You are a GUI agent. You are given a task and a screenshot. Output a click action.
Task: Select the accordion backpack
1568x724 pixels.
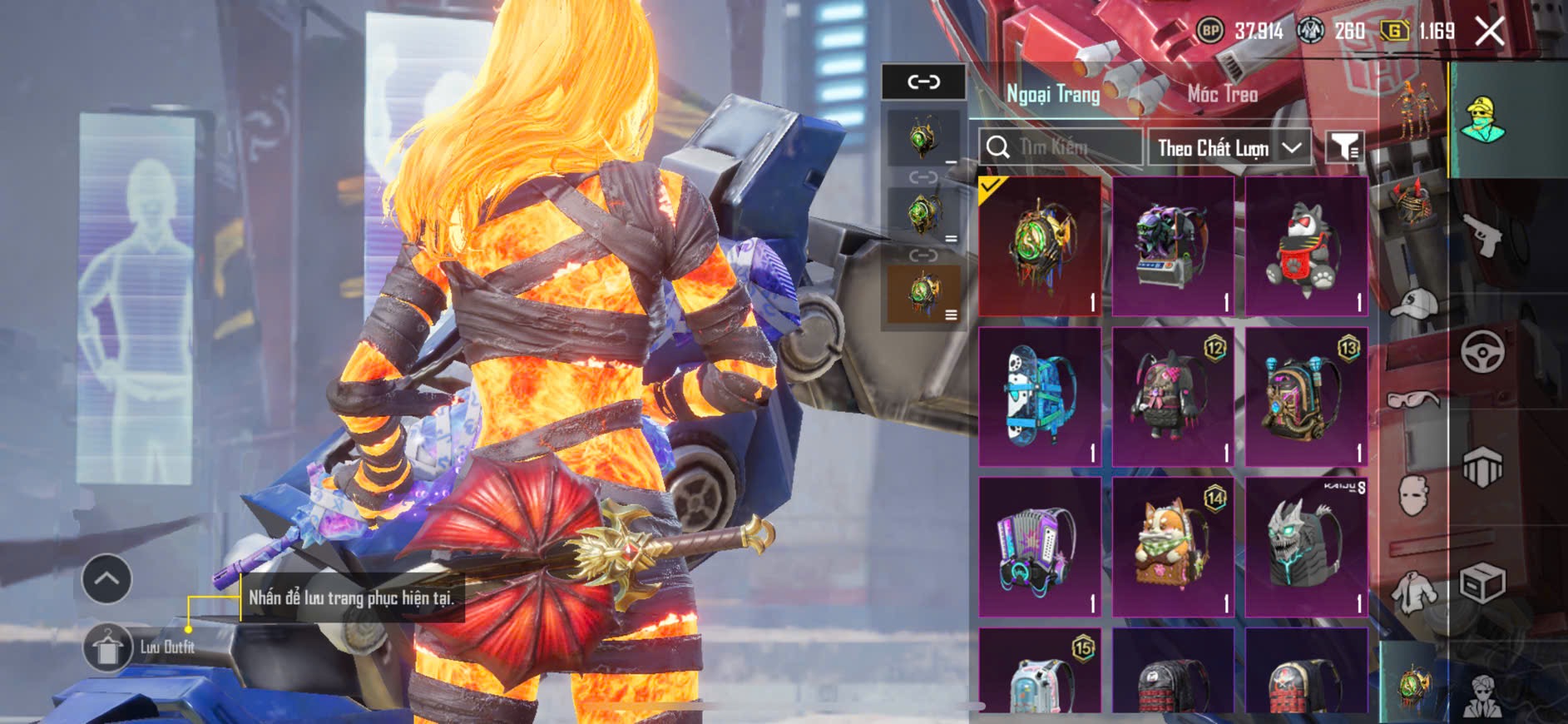click(x=1040, y=547)
